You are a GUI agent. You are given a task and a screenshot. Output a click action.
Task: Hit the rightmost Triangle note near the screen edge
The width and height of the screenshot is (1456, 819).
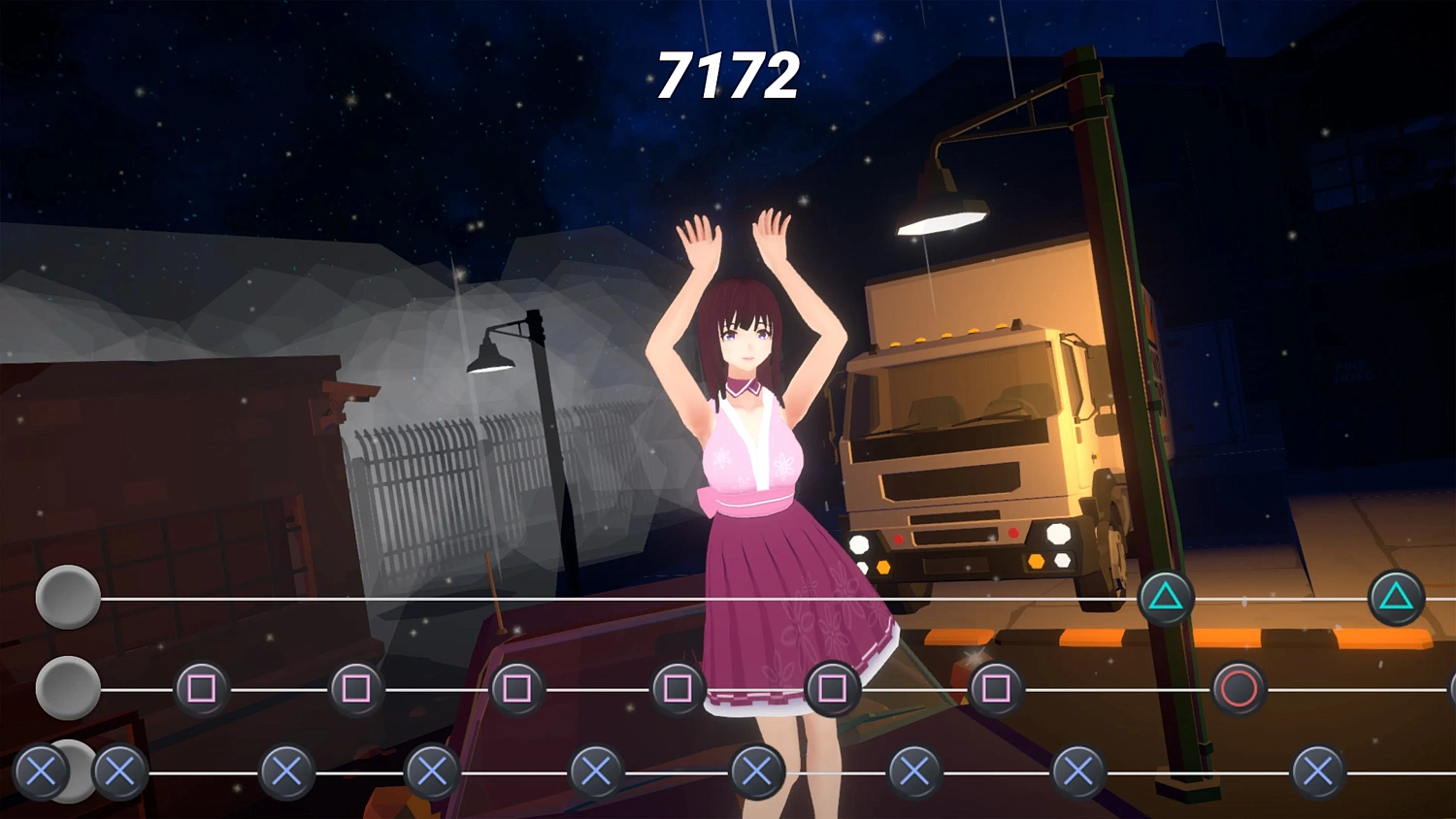pos(1398,597)
